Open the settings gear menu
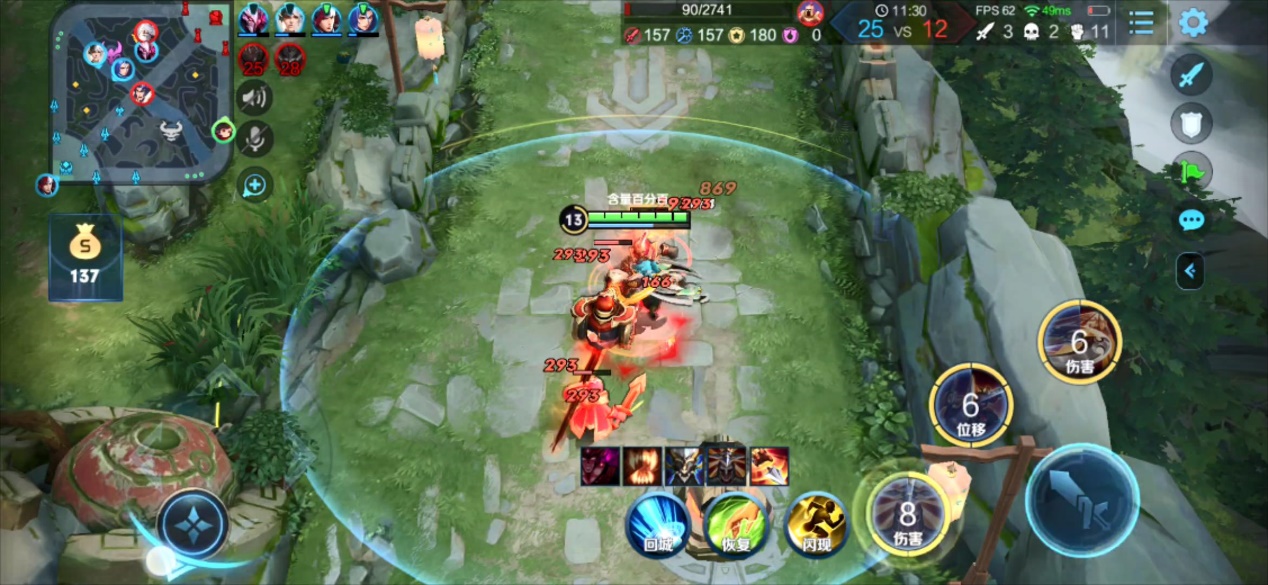Screen dimensions: 1268x585 pos(1192,22)
